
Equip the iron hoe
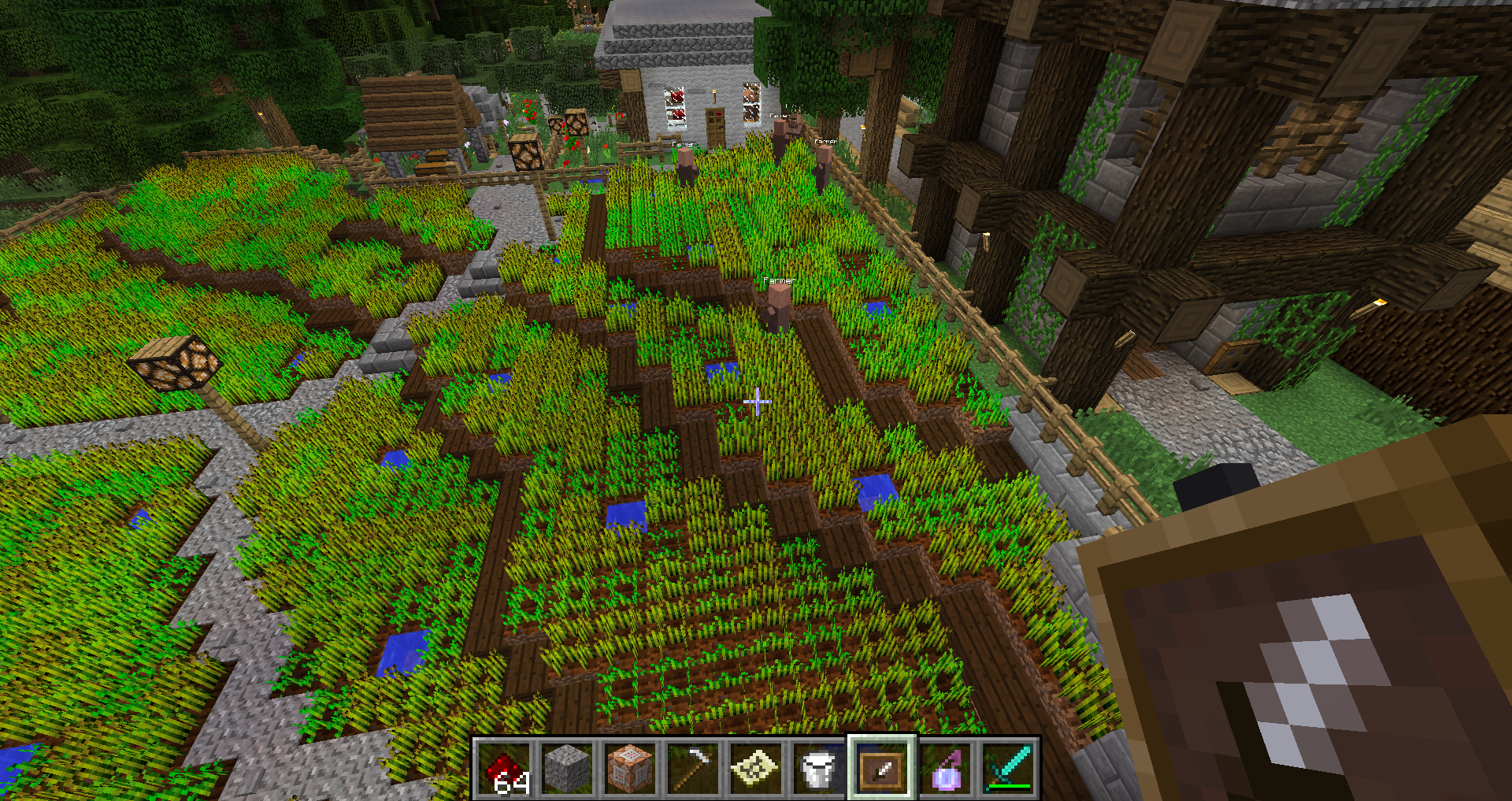693,768
